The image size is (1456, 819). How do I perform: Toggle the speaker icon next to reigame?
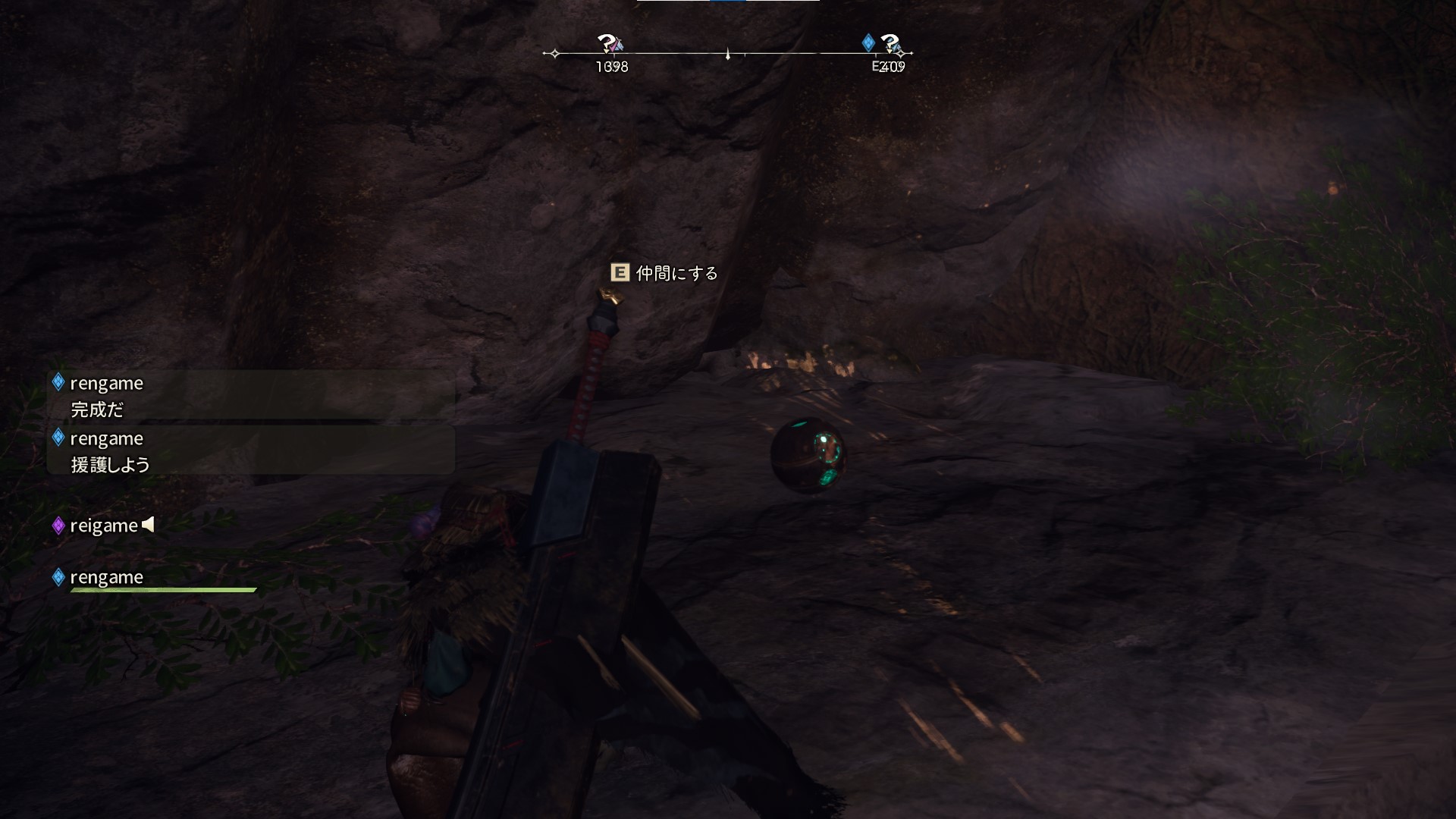point(149,524)
